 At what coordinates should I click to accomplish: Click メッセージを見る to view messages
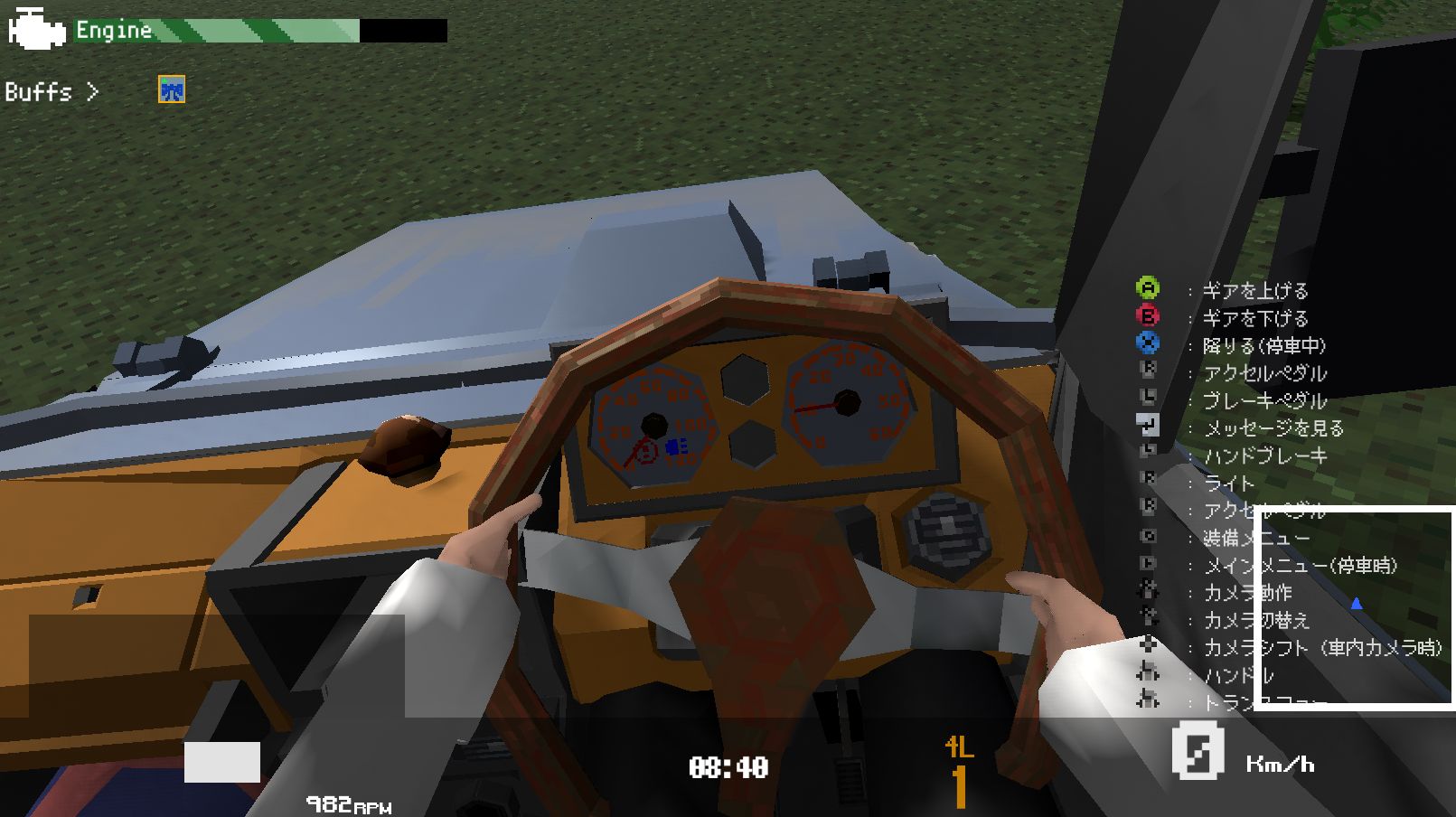[x=1273, y=428]
